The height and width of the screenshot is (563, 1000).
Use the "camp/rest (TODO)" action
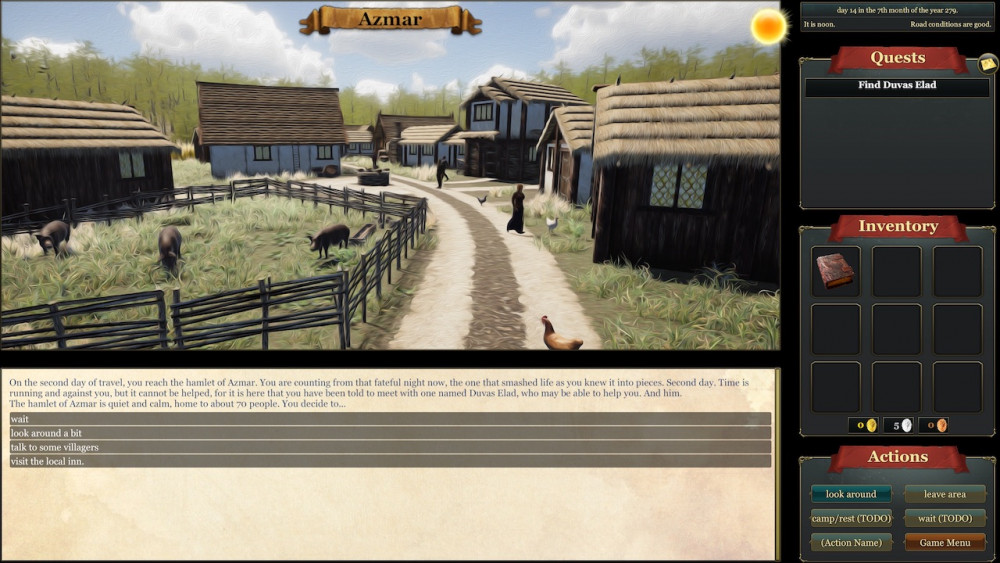coord(851,518)
